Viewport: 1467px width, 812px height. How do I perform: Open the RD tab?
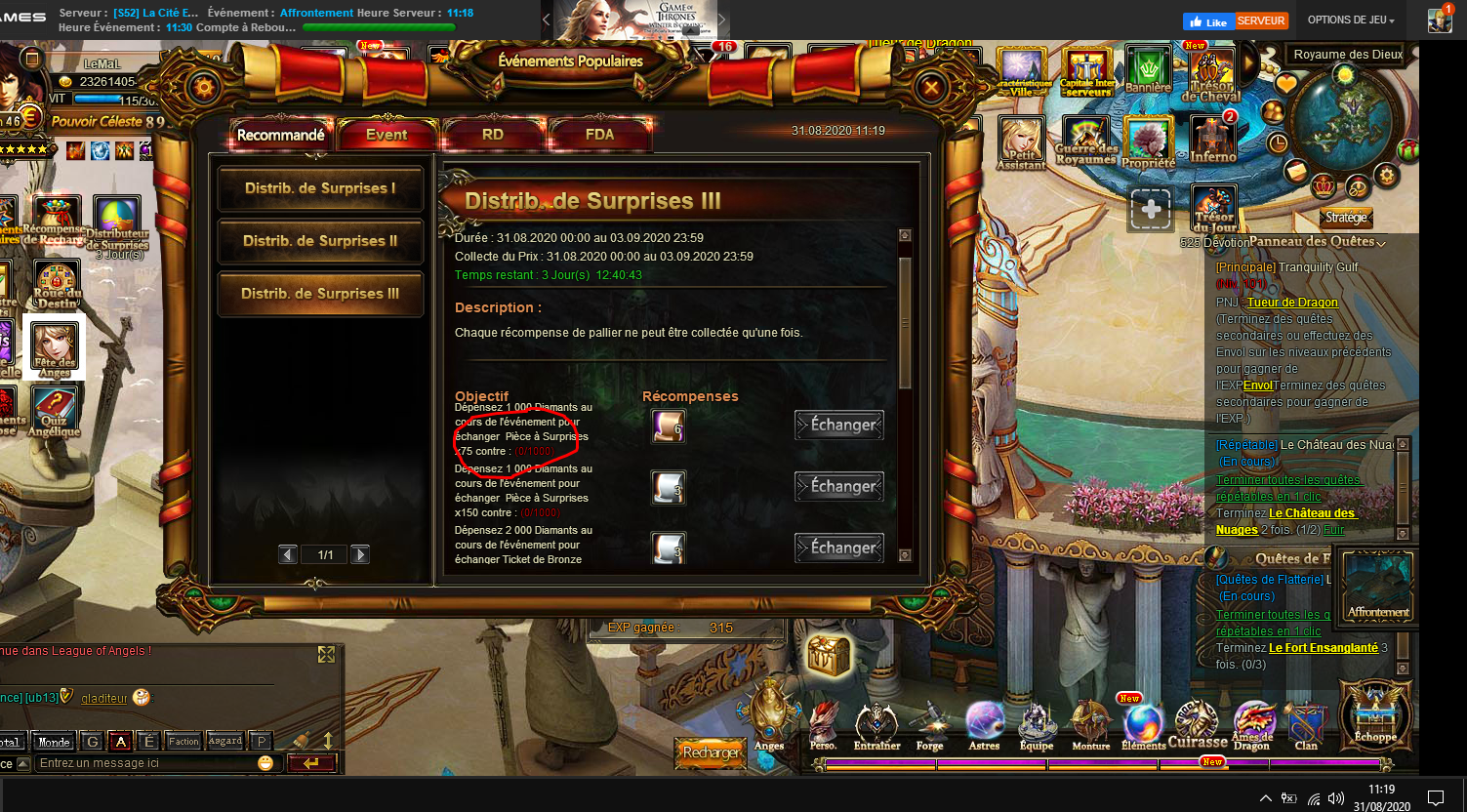click(x=493, y=135)
